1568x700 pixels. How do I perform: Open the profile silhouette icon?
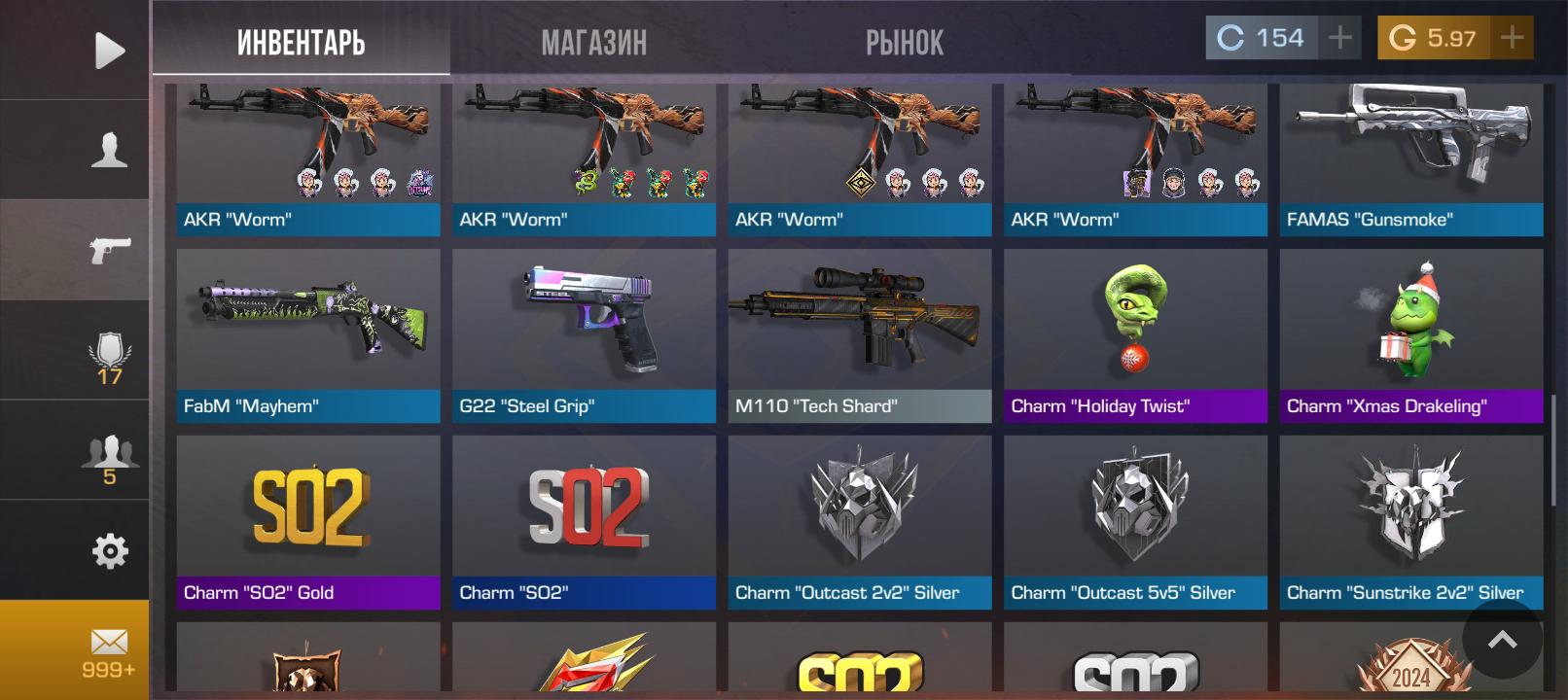(x=109, y=151)
